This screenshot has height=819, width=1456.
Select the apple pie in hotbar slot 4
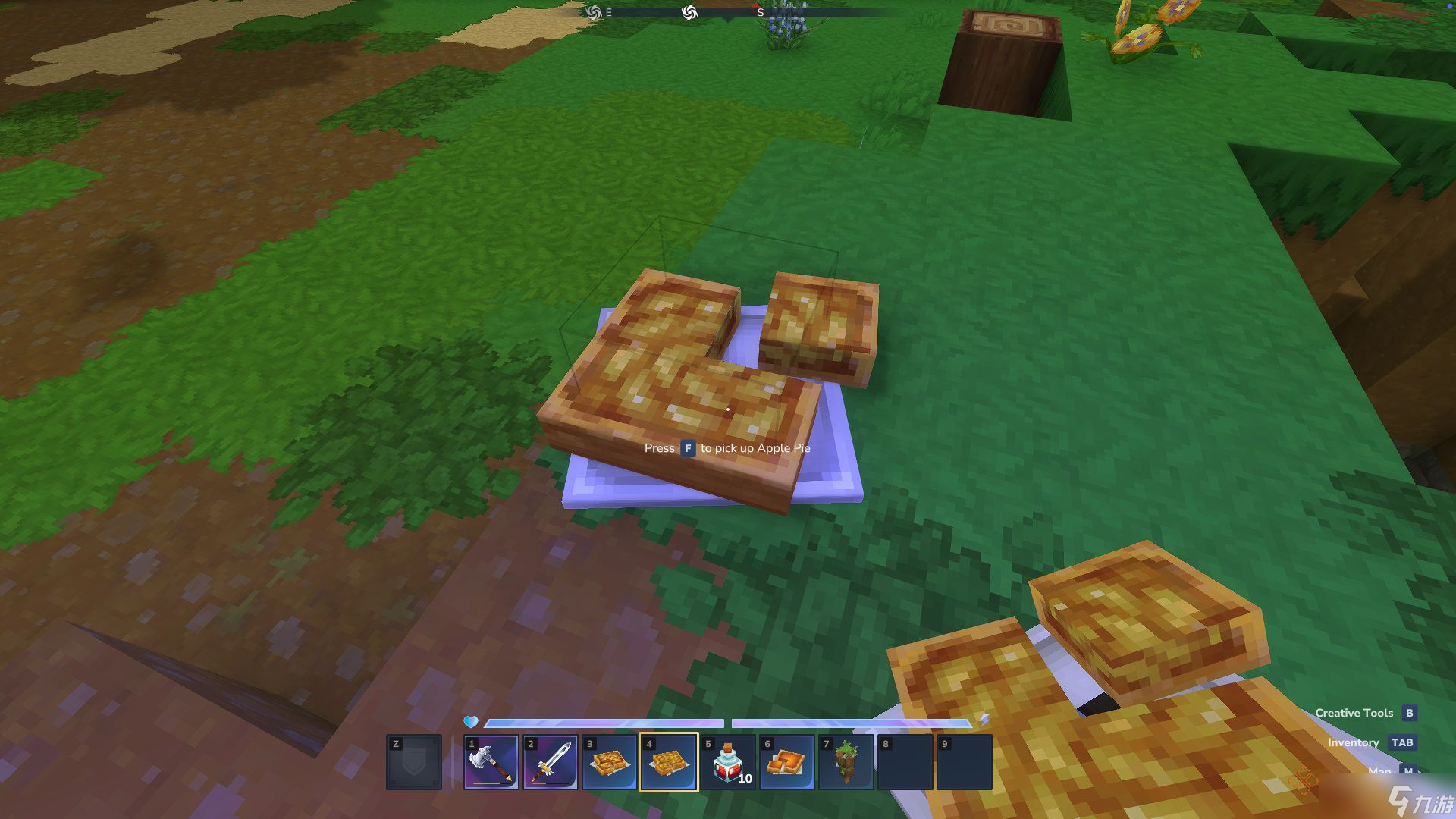click(668, 762)
